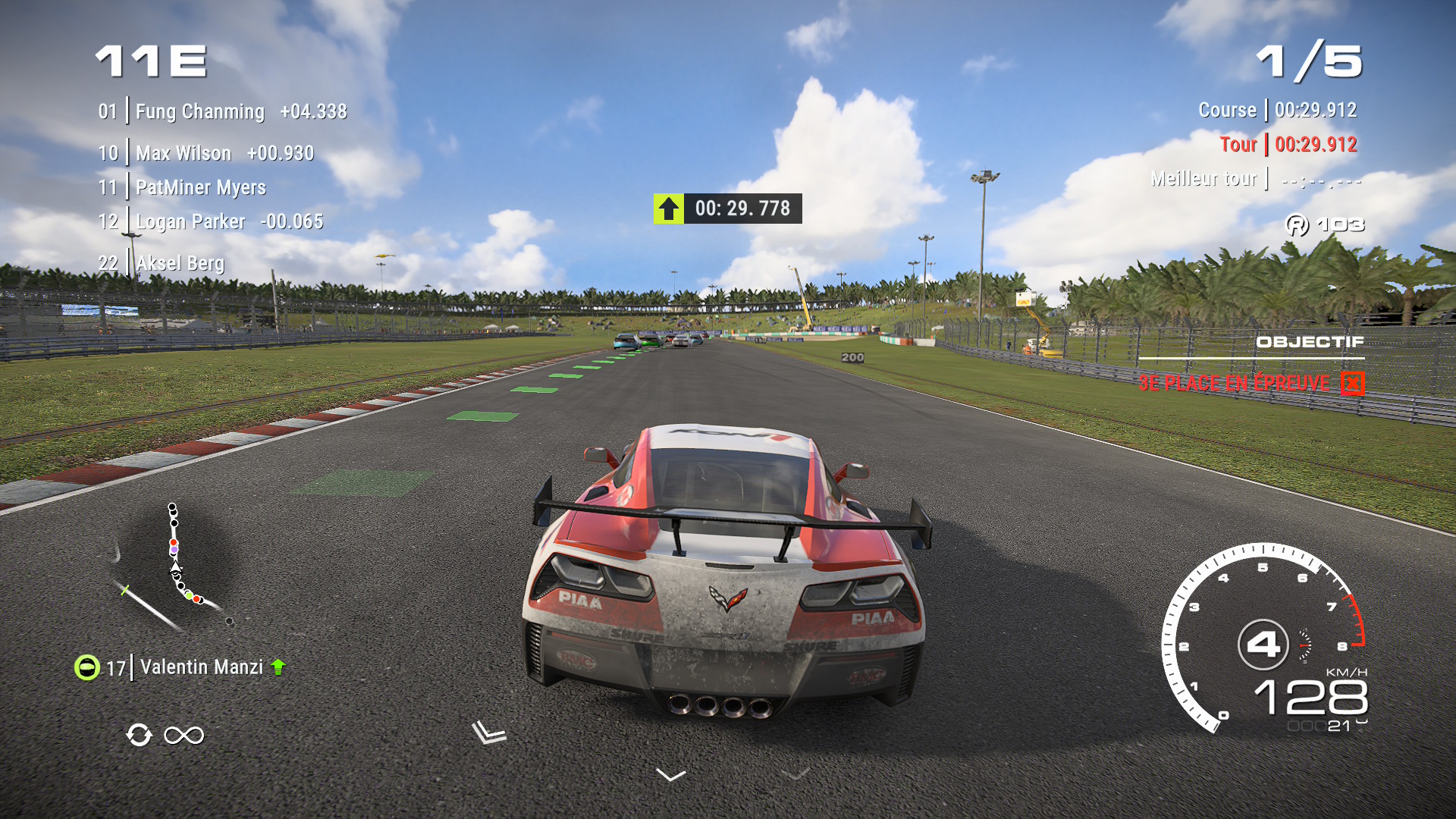Open the circuit minimap

174,566
